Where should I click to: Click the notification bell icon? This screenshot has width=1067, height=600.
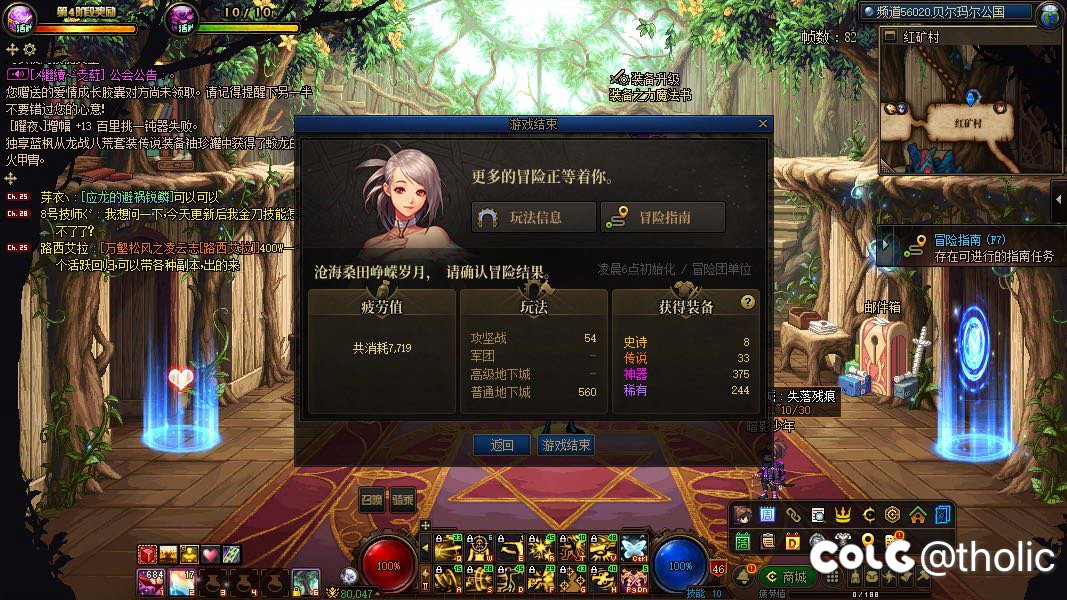pos(743,576)
